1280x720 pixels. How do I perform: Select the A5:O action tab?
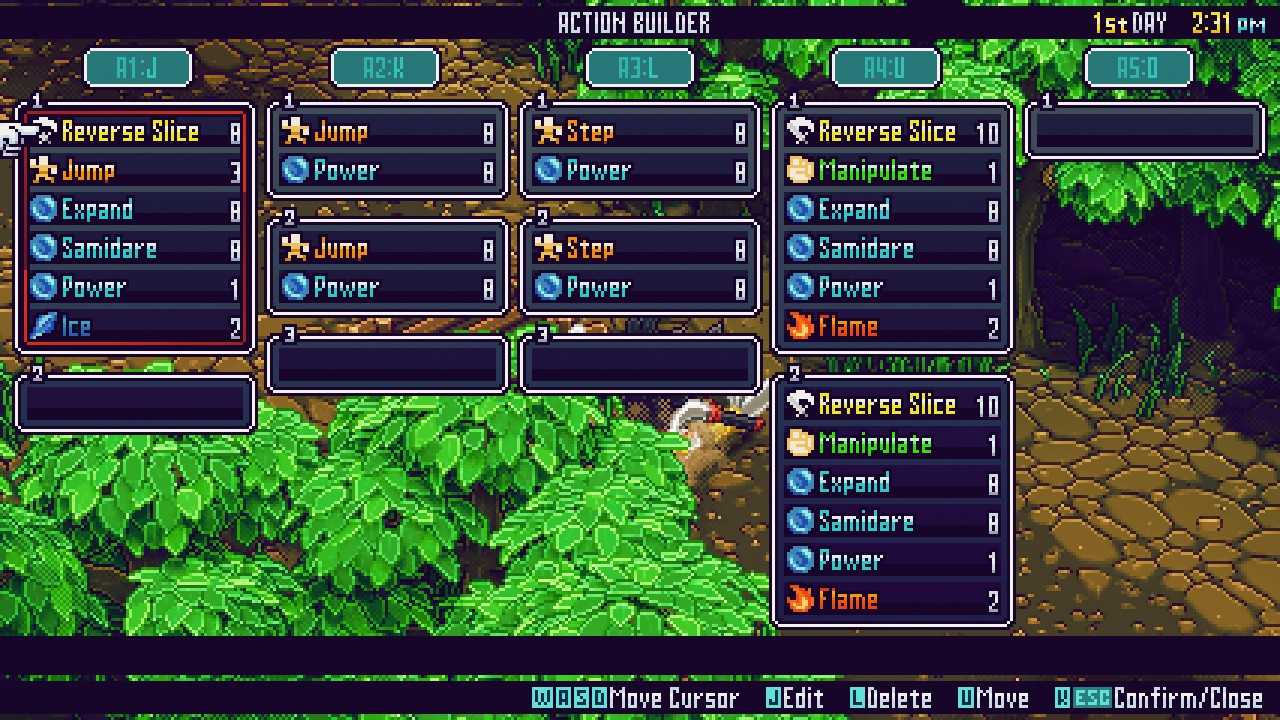1139,68
